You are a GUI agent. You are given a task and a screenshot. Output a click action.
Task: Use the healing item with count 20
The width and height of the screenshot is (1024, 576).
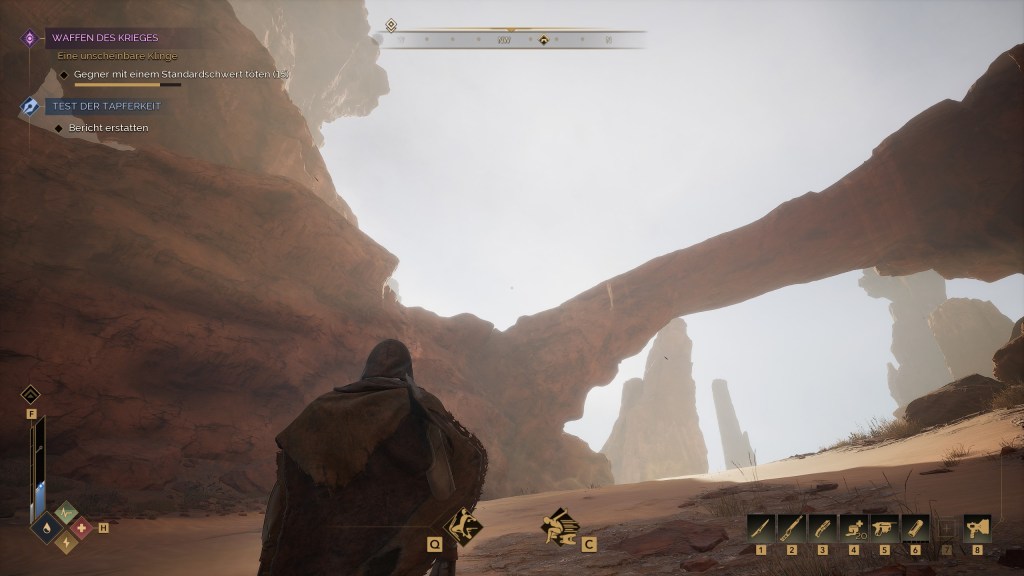[x=853, y=526]
